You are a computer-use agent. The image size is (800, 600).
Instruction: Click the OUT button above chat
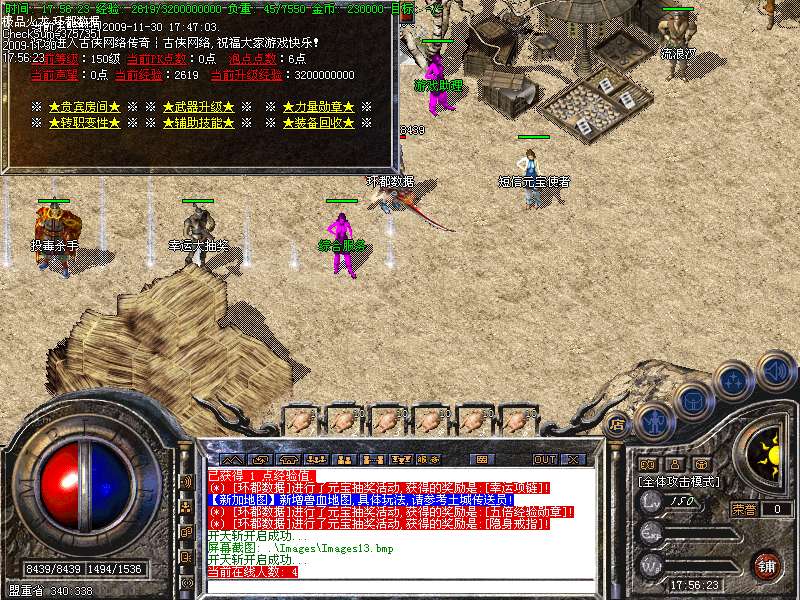pyautogui.click(x=544, y=459)
